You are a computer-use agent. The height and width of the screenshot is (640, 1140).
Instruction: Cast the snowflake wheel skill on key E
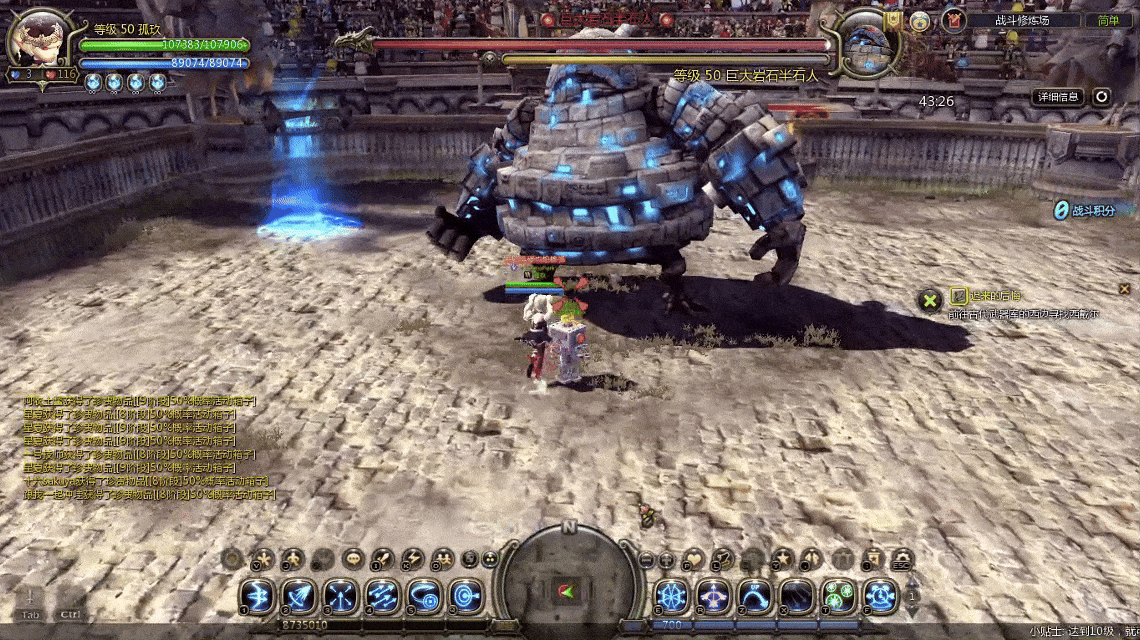click(672, 596)
